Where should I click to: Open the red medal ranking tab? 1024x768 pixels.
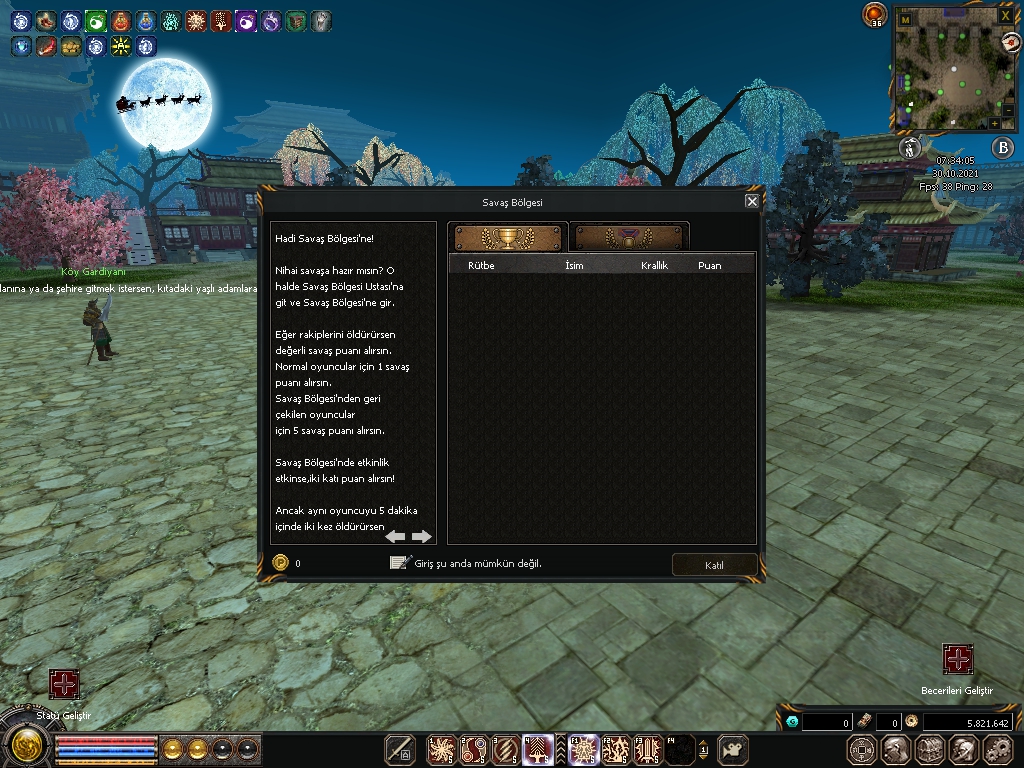pyautogui.click(x=629, y=239)
